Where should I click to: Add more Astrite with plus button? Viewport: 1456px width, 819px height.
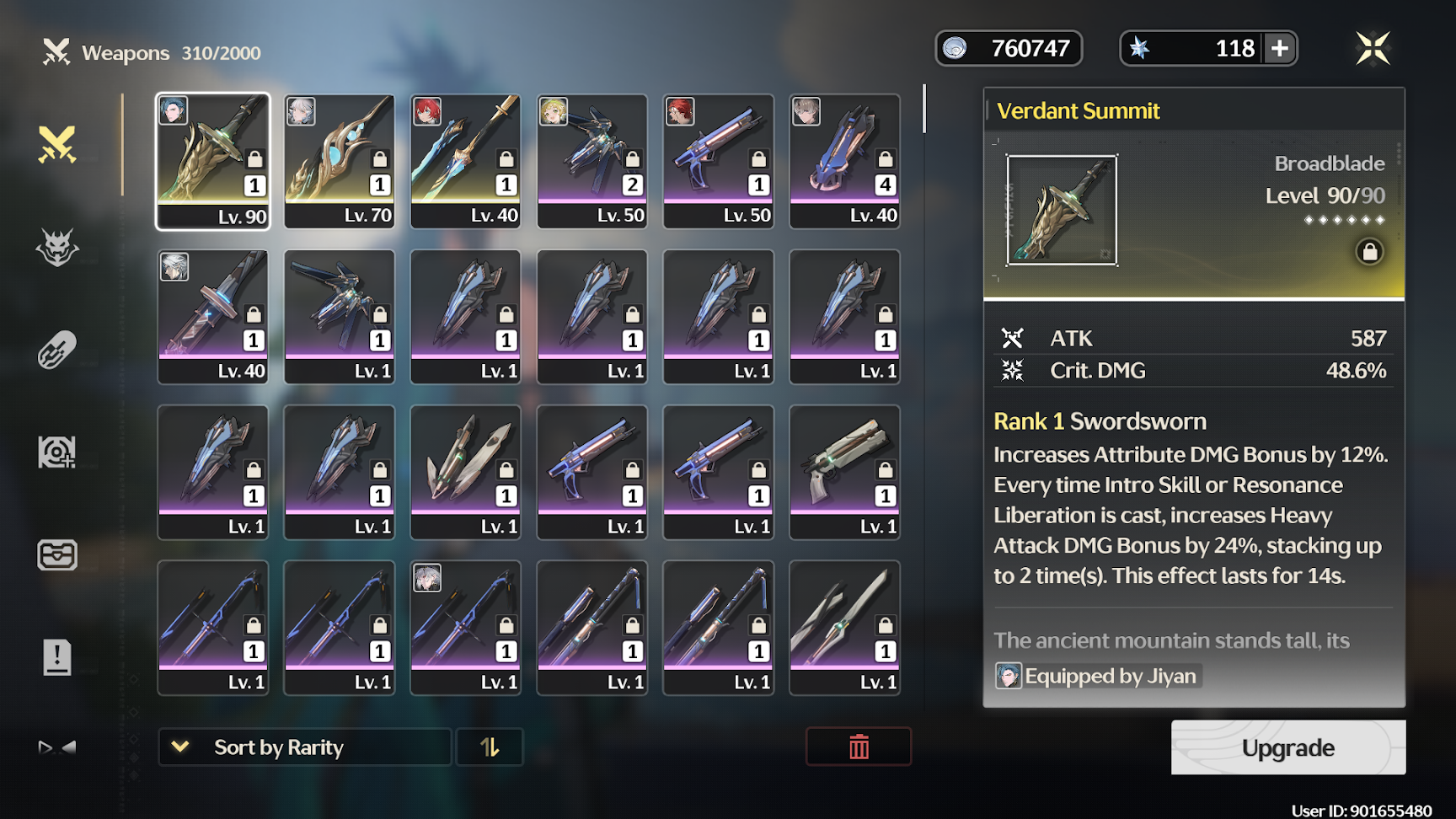[1280, 48]
